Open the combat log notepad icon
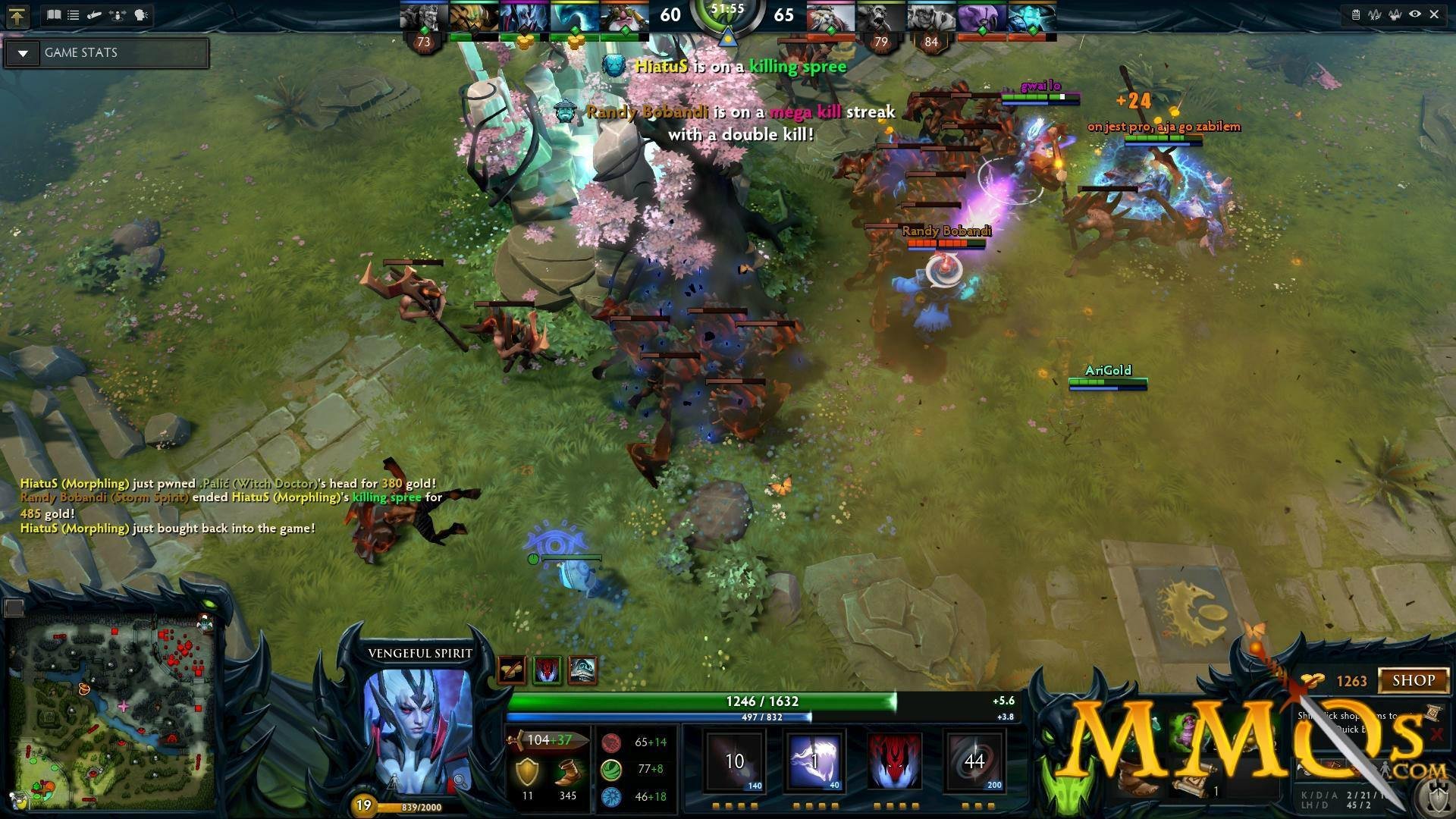This screenshot has height=819, width=1456. (x=1357, y=14)
